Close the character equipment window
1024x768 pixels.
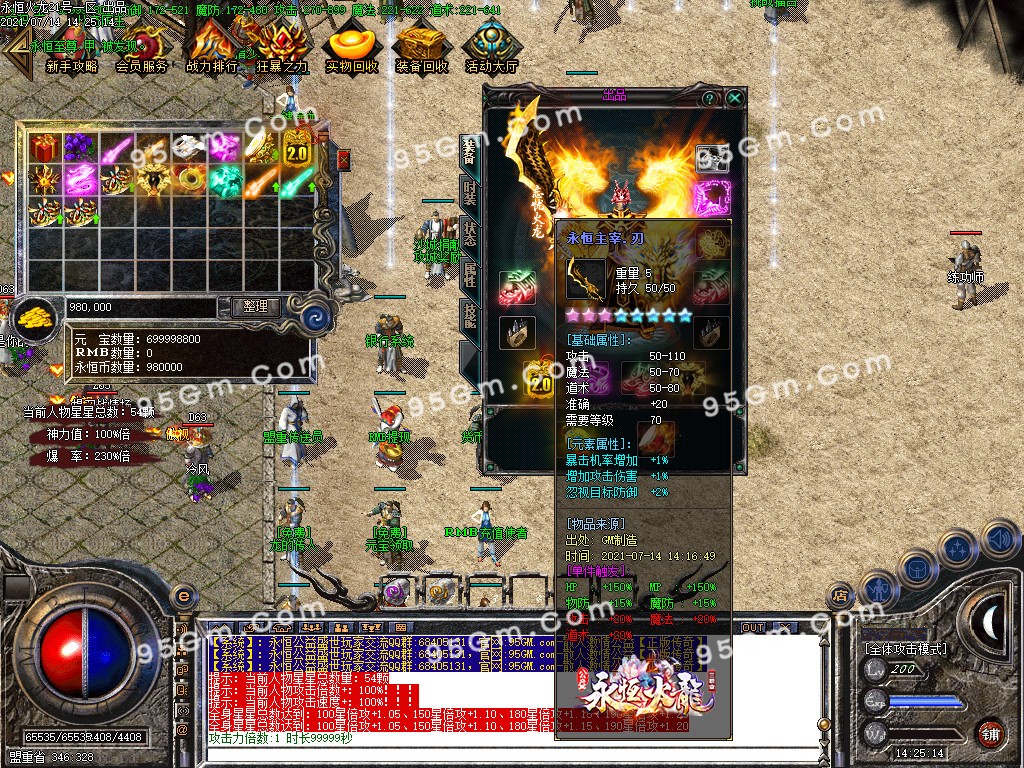(735, 98)
